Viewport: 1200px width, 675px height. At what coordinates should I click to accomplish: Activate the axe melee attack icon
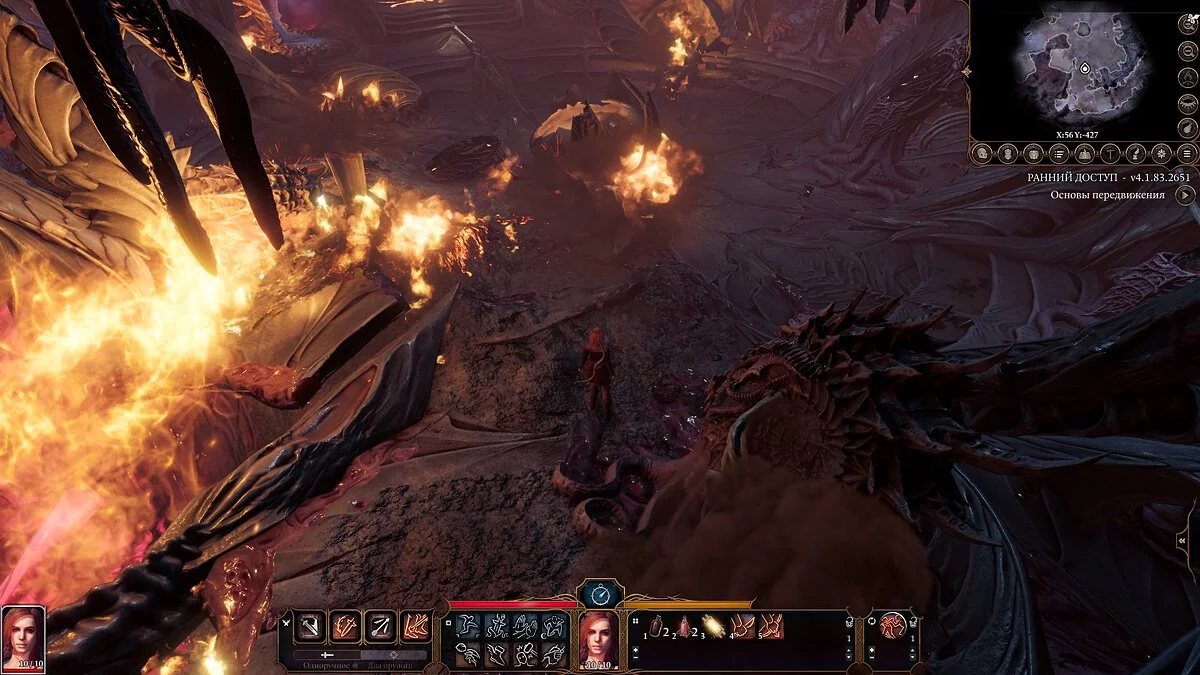click(x=310, y=626)
